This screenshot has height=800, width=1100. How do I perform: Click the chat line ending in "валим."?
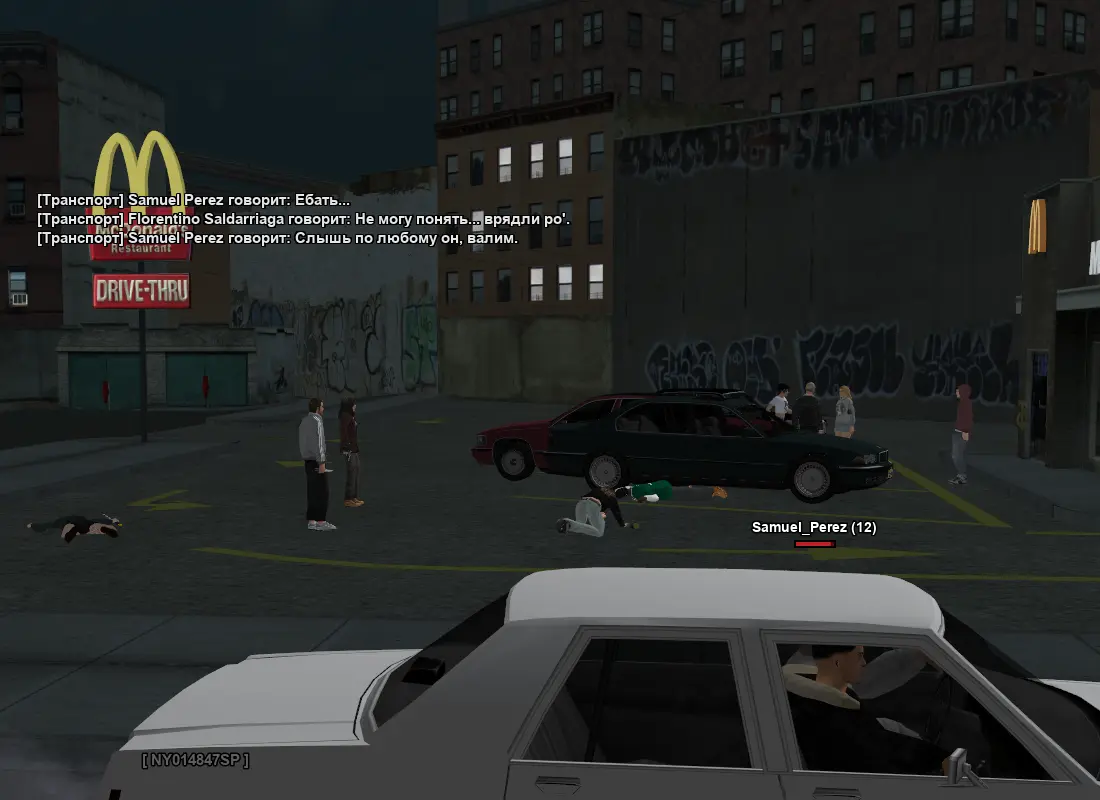tap(277, 238)
